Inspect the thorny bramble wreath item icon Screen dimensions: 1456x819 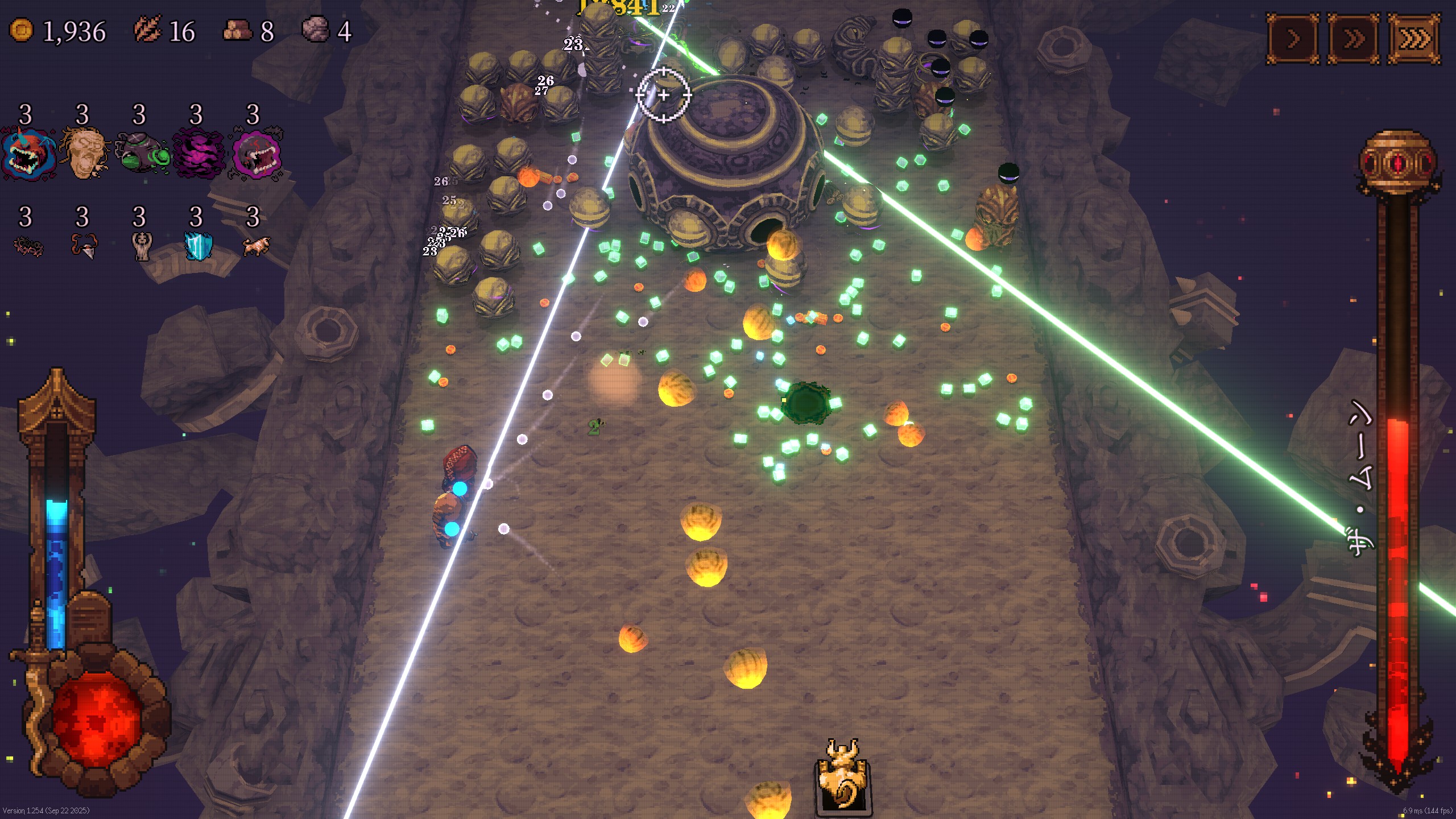27,247
